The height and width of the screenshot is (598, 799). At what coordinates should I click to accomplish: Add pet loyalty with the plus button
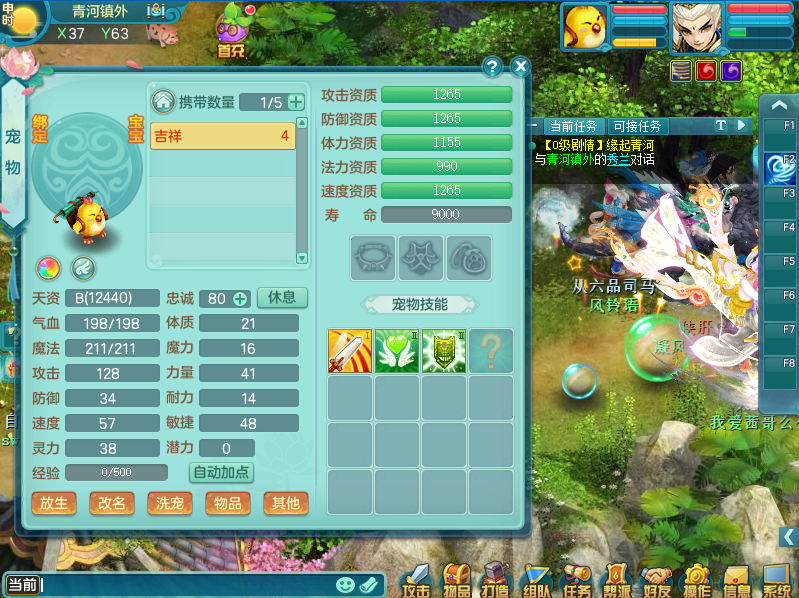[240, 299]
